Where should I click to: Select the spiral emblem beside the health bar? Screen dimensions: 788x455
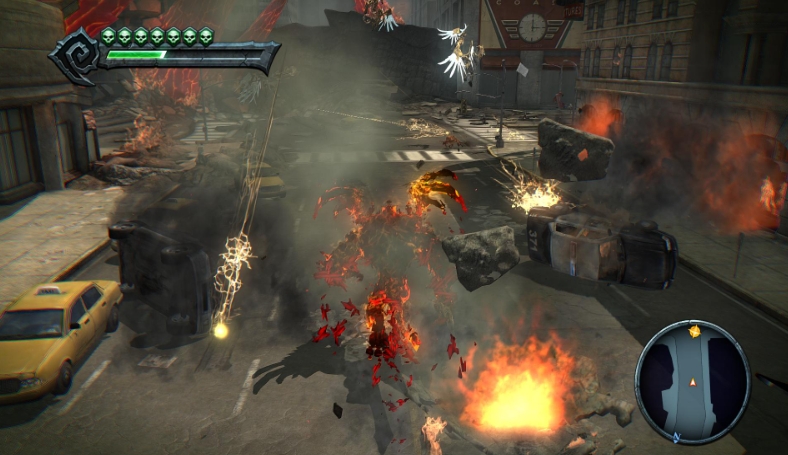(x=76, y=54)
